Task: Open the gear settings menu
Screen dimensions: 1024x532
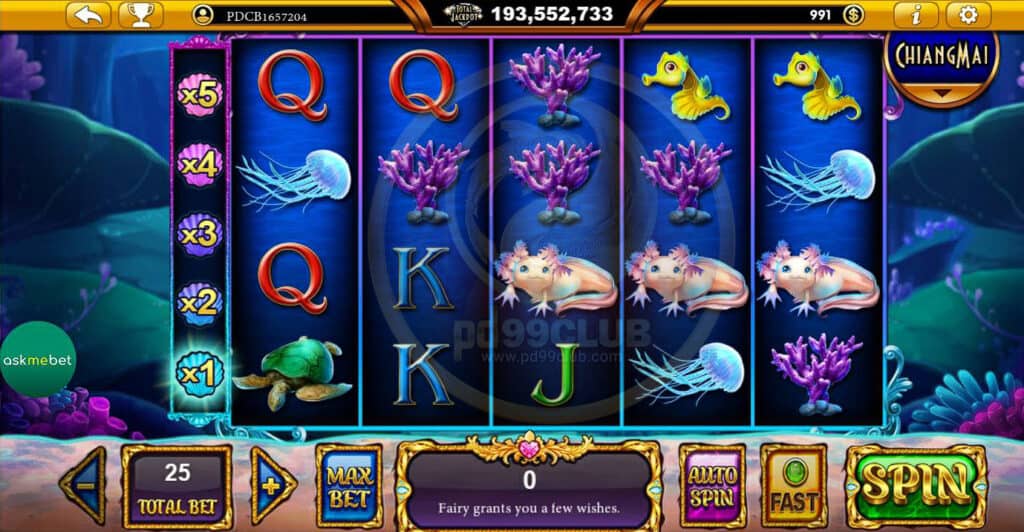Action: coord(968,15)
